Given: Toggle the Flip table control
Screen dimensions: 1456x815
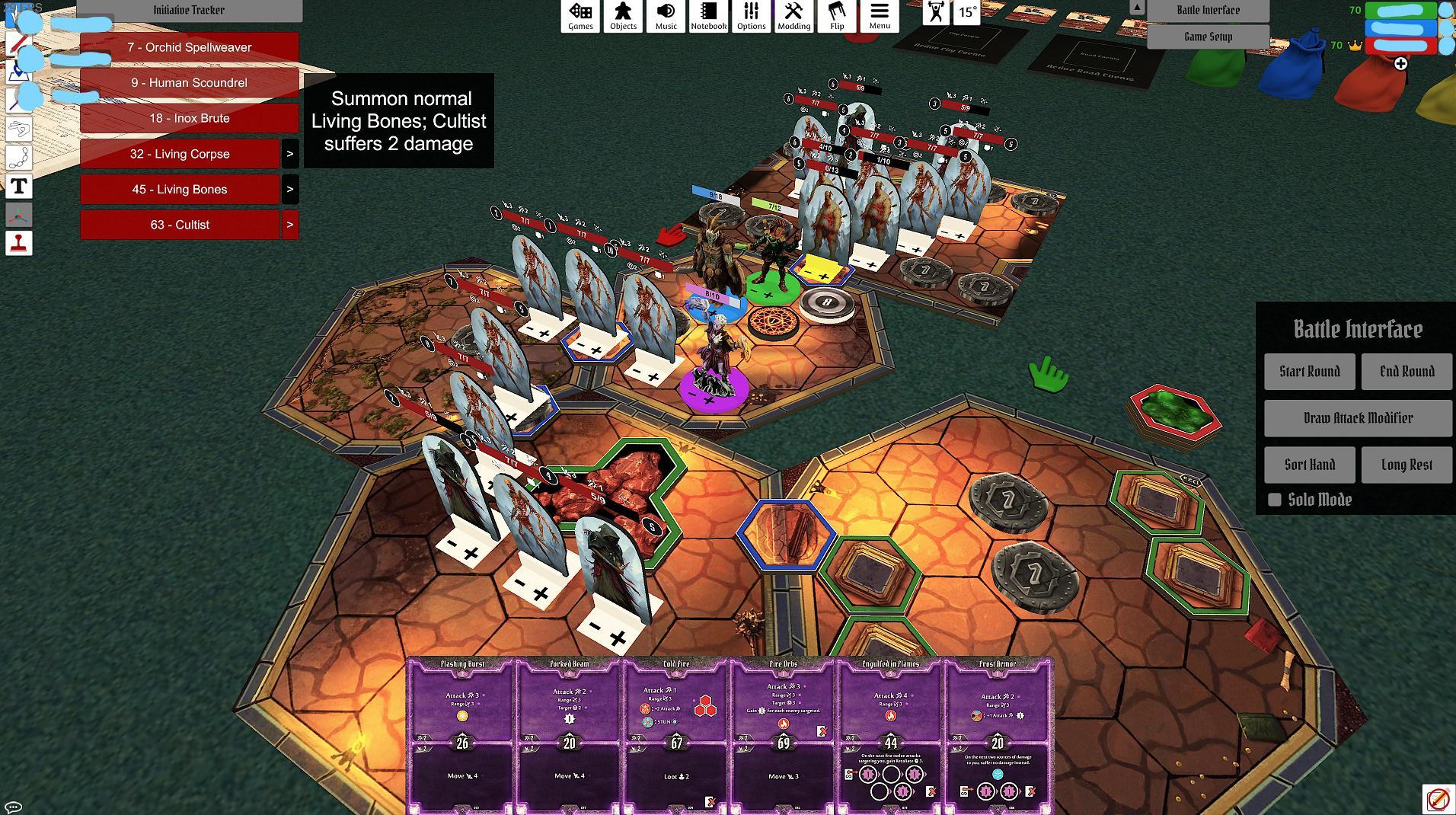Looking at the screenshot, I should (x=838, y=17).
